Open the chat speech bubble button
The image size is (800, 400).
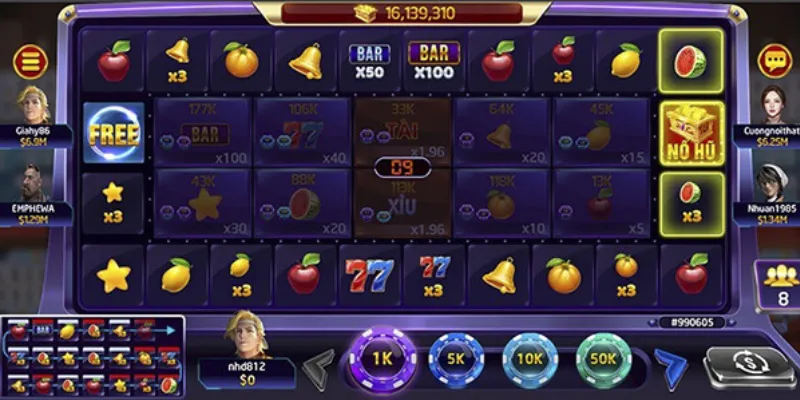point(774,62)
